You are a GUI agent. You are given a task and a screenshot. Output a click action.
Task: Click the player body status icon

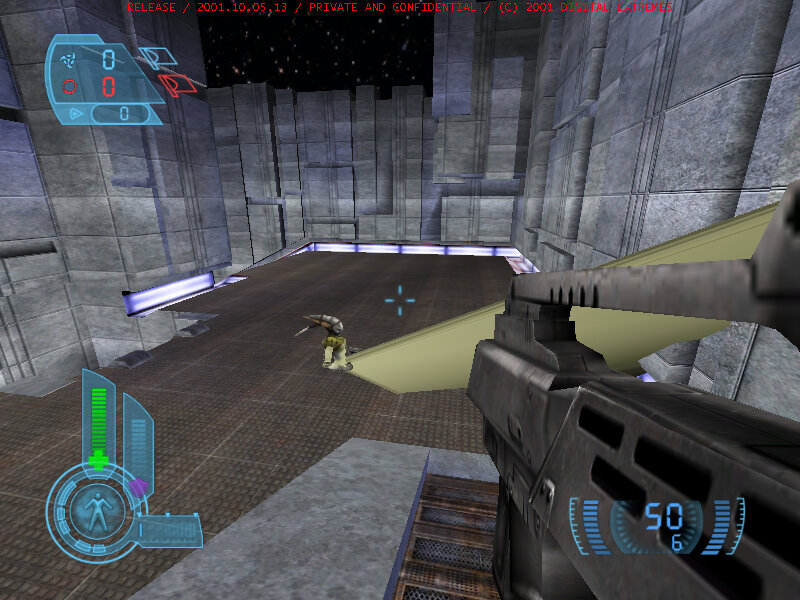pyautogui.click(x=97, y=513)
